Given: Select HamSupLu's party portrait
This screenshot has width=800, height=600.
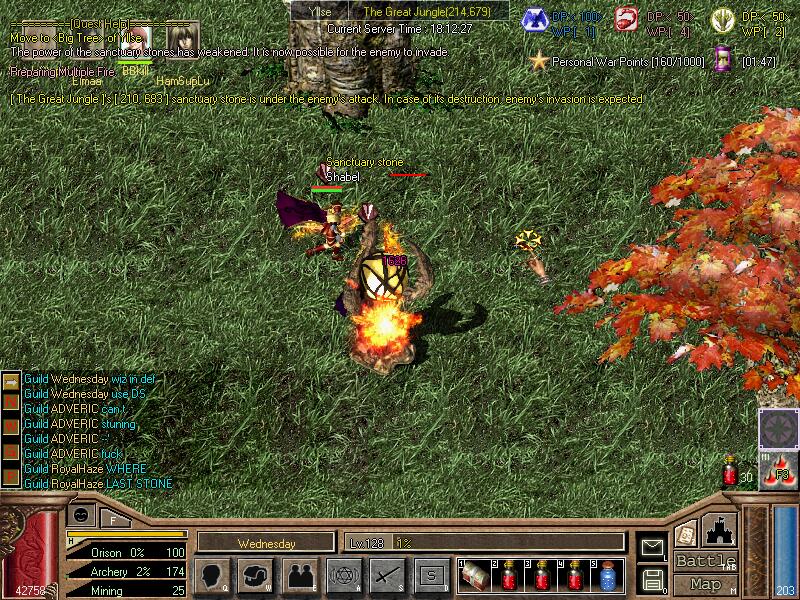Looking at the screenshot, I should tap(182, 41).
